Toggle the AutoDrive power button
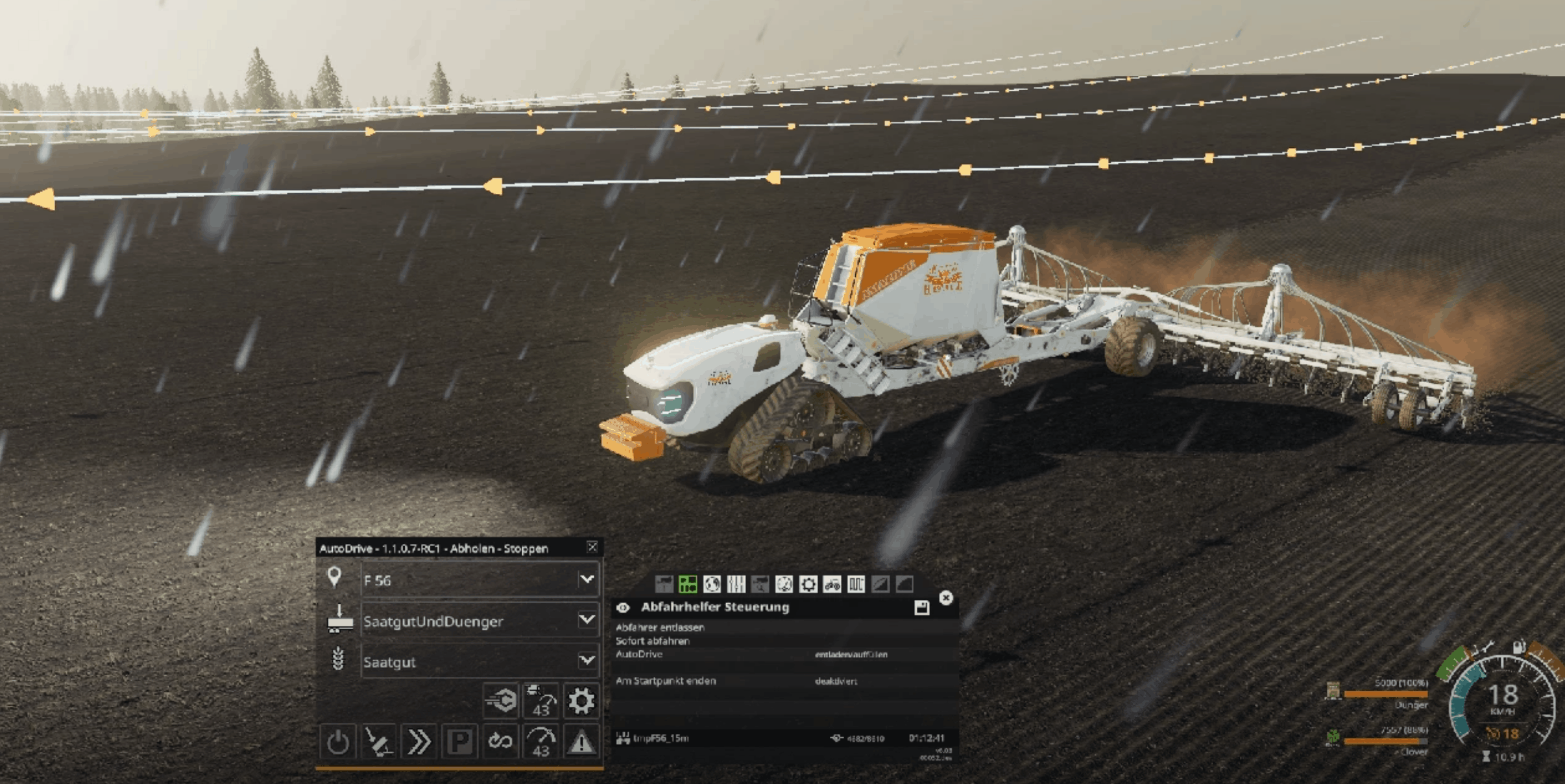This screenshot has height=784, width=1565. 337,742
